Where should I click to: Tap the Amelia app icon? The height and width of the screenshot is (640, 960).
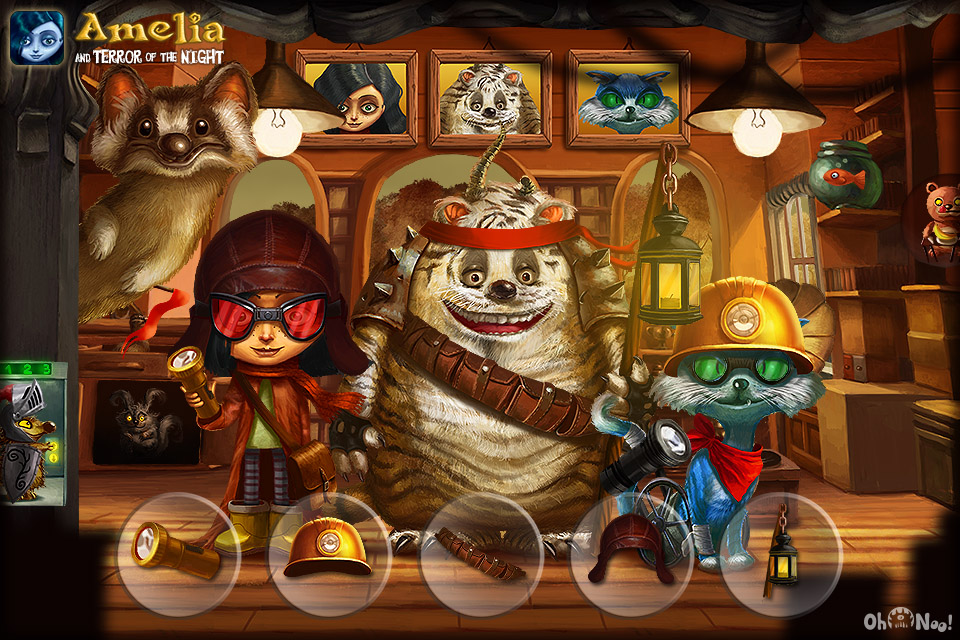[x=37, y=37]
